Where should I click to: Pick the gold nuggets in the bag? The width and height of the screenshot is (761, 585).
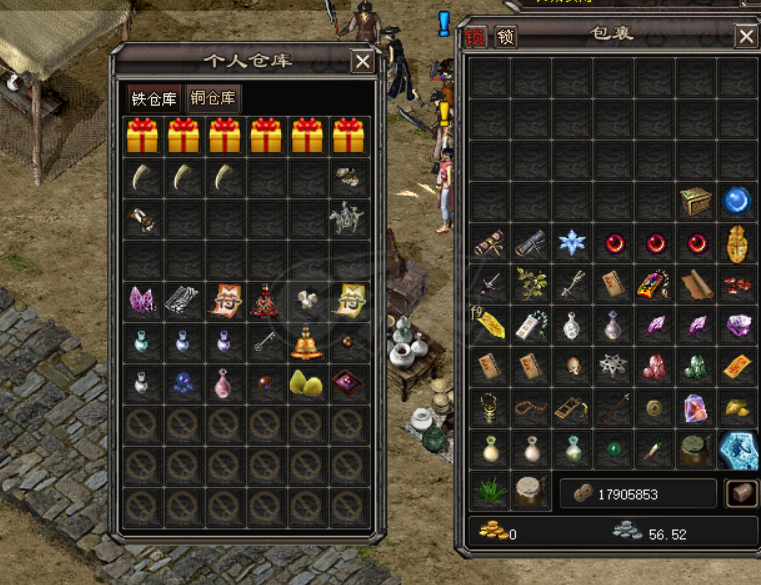[738, 408]
